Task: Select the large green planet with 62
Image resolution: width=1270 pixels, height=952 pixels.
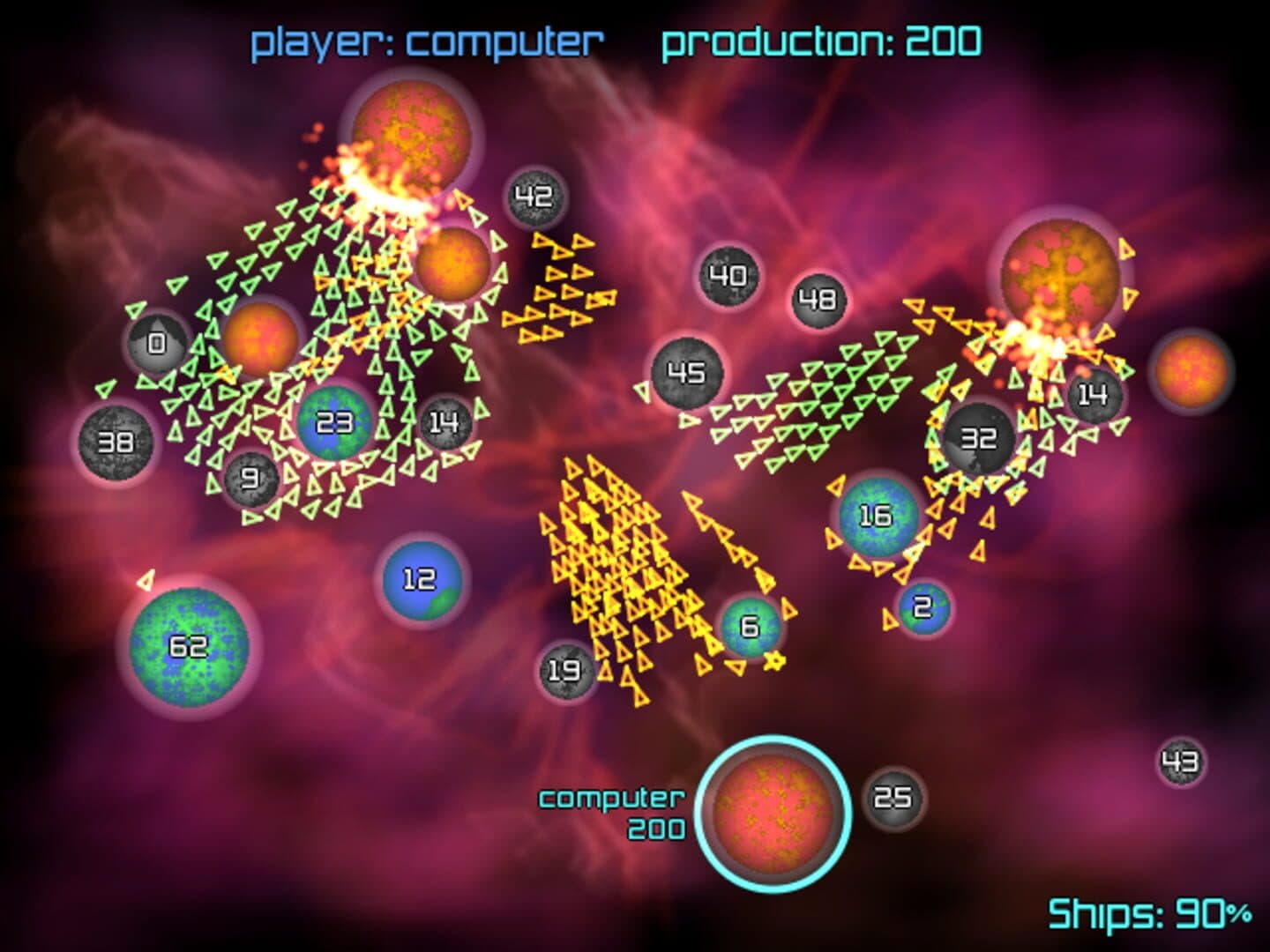Action: 188,648
